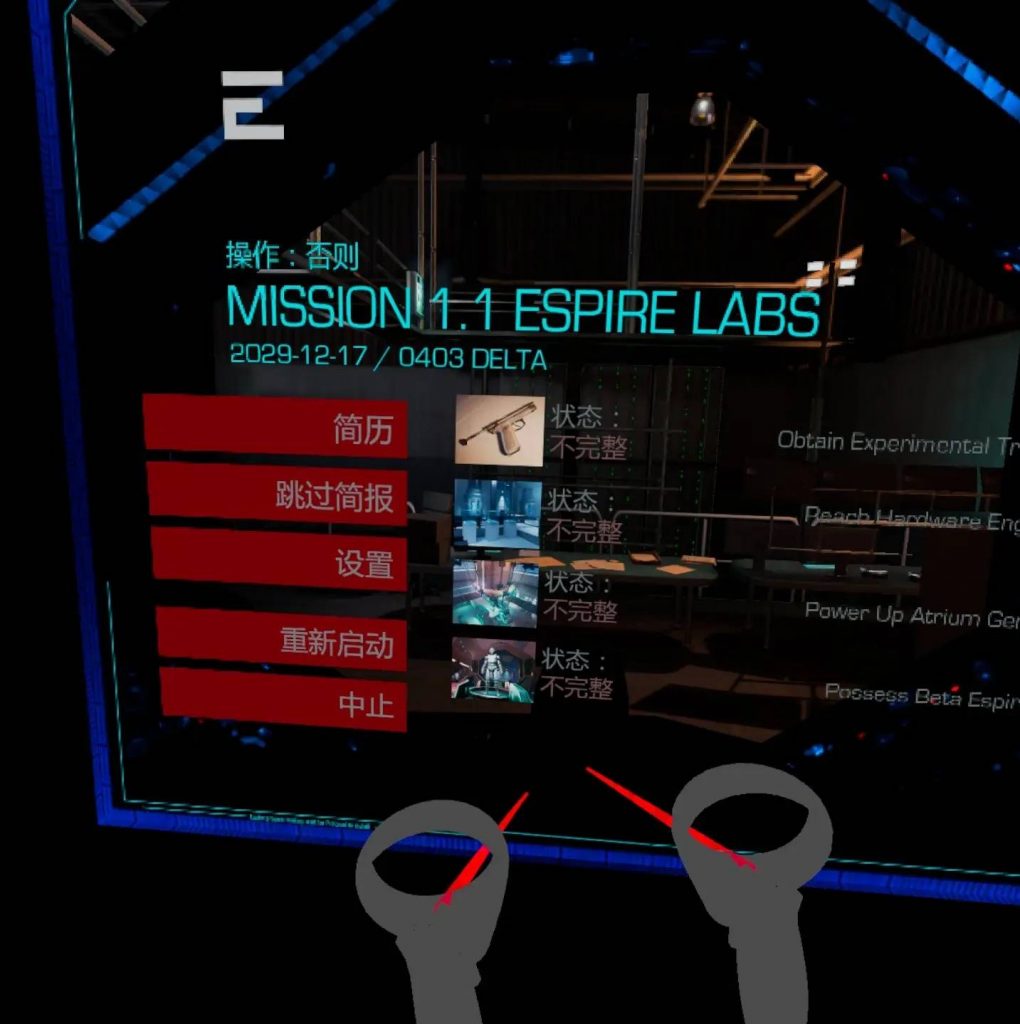Open the 简历 briefing menu entry
Screen dimensions: 1020x1024
276,427
